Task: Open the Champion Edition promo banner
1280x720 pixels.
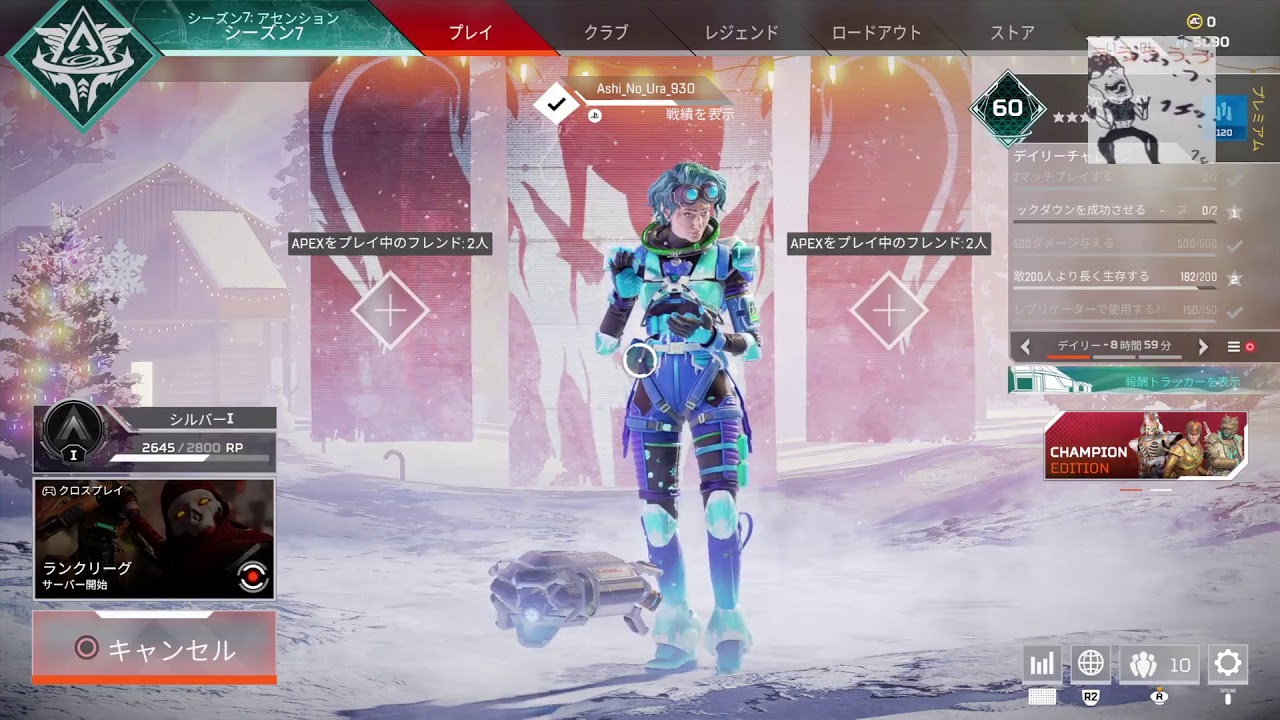Action: coord(1145,445)
